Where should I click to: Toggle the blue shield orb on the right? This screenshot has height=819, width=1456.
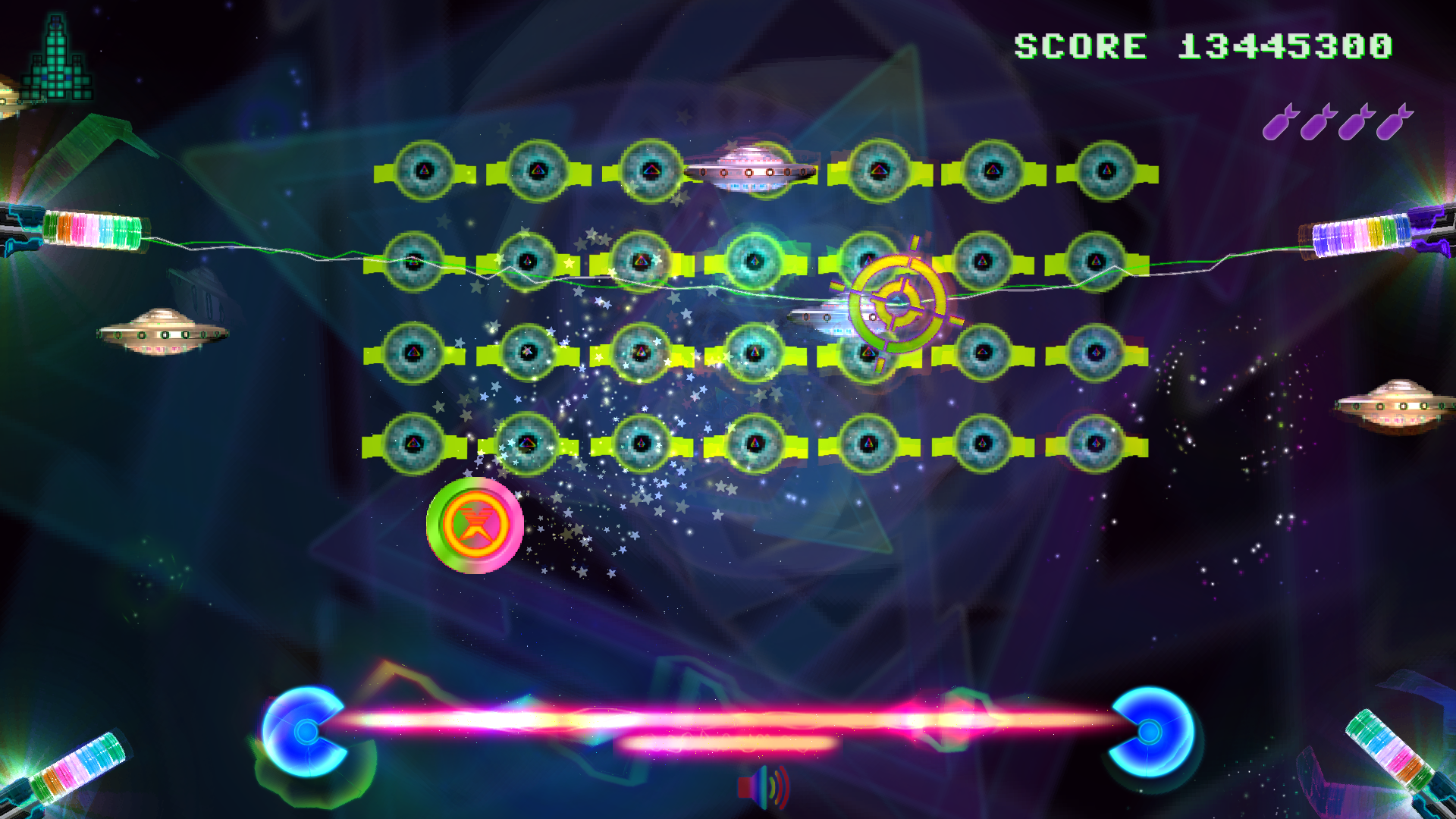(x=1150, y=732)
